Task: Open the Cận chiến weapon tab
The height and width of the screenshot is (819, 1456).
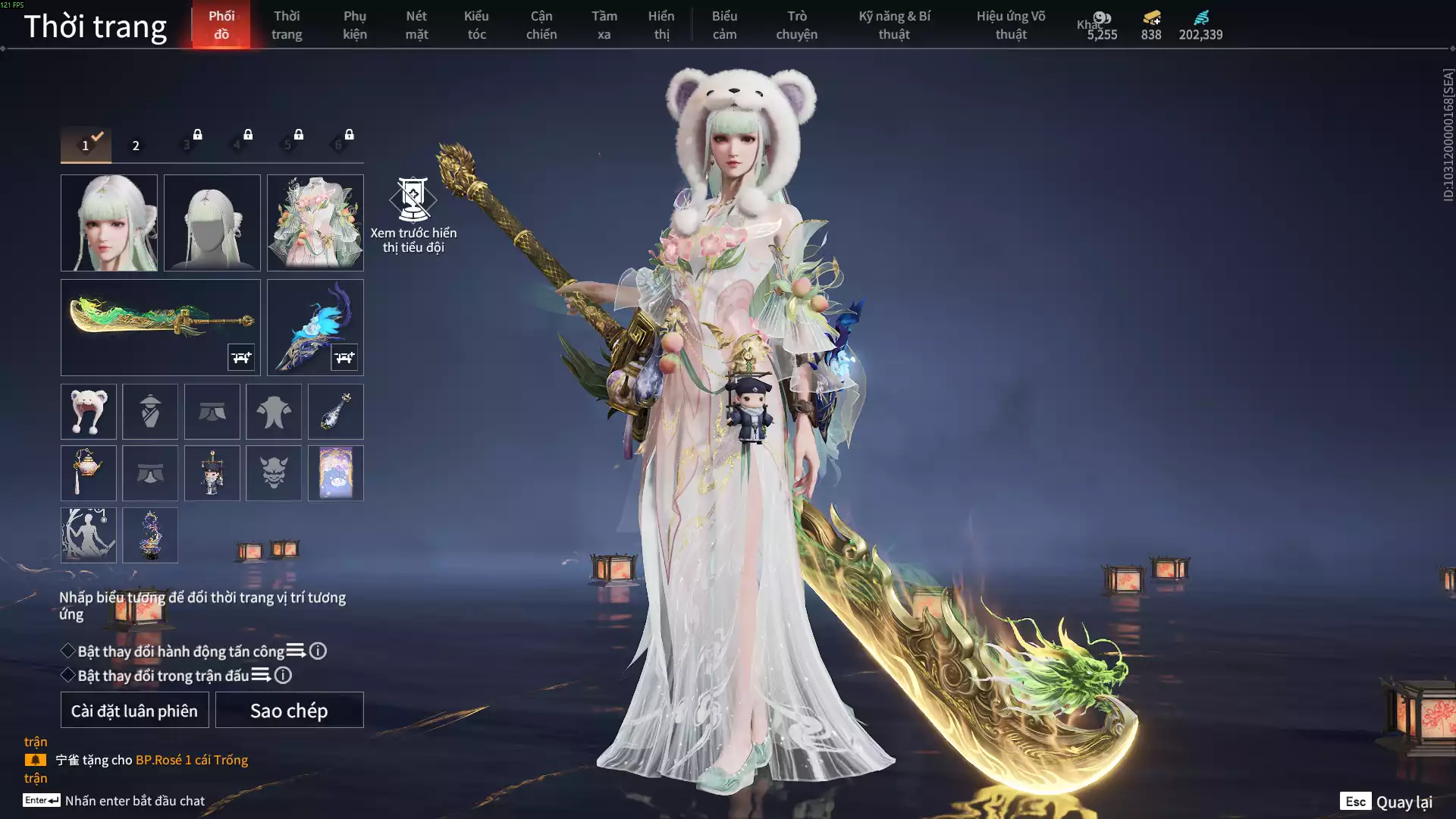Action: pos(541,25)
